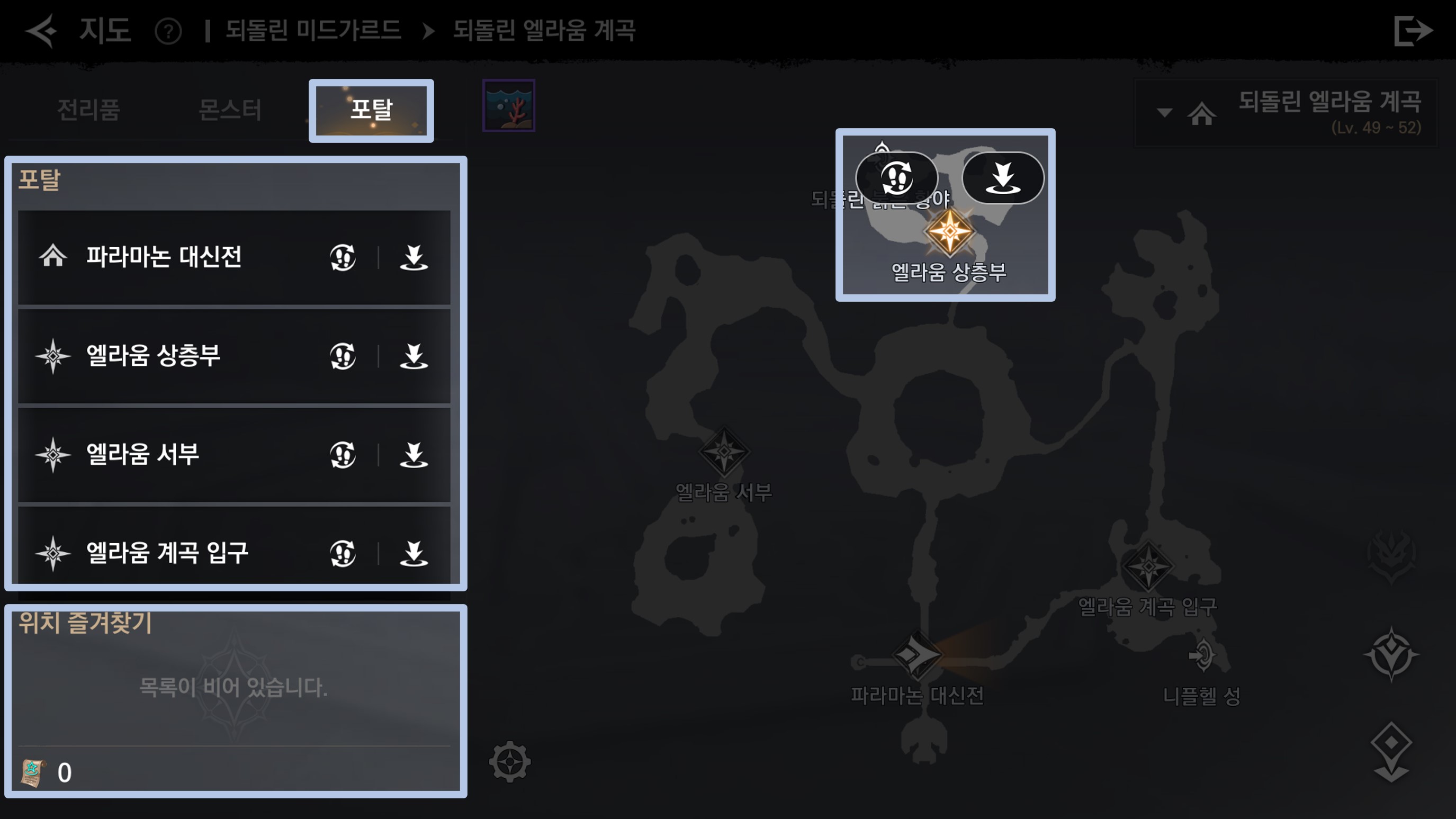Viewport: 1456px width, 819px height.
Task: Auto-walk to 파라마논 대신전
Action: tap(343, 258)
